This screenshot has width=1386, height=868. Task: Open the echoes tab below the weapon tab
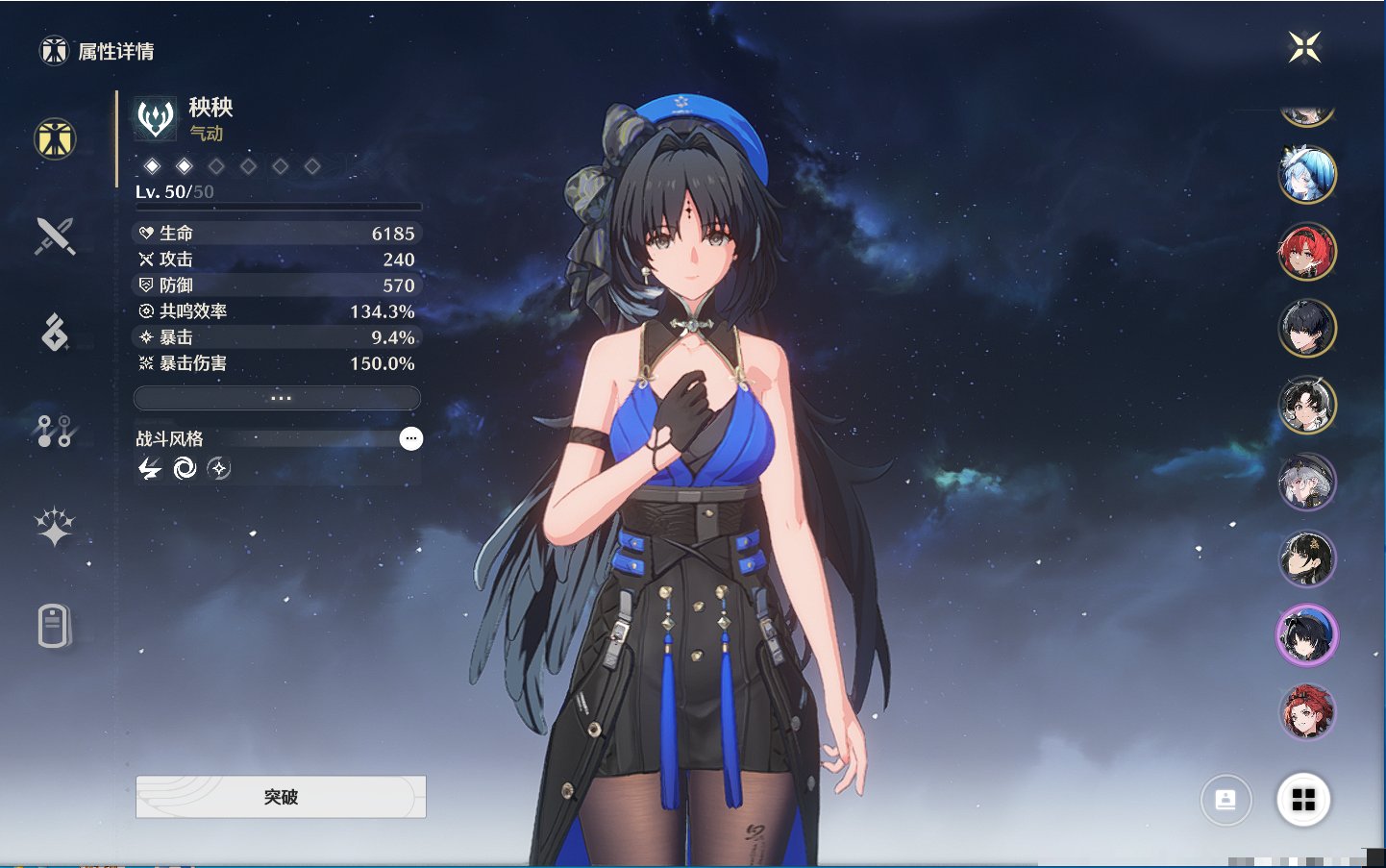tap(55, 333)
